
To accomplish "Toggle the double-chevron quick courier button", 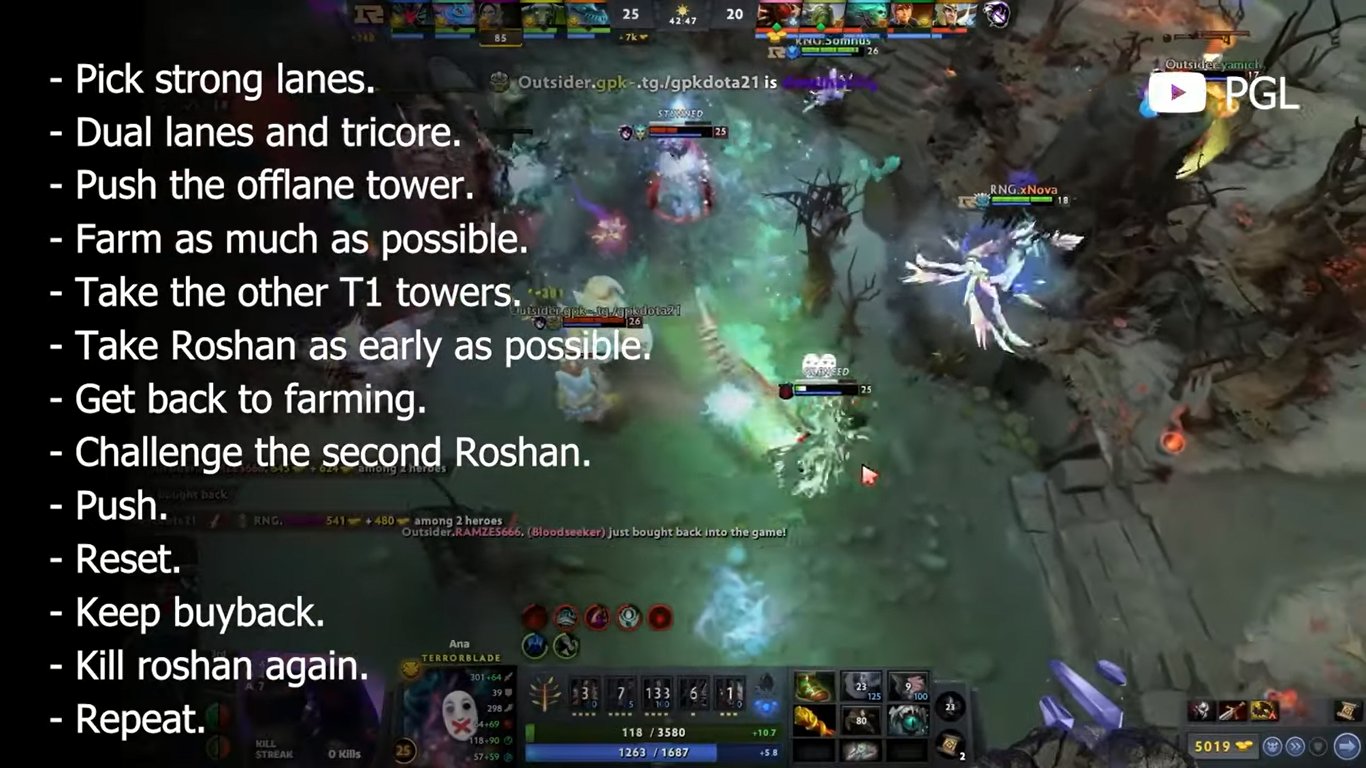I will tap(1295, 746).
